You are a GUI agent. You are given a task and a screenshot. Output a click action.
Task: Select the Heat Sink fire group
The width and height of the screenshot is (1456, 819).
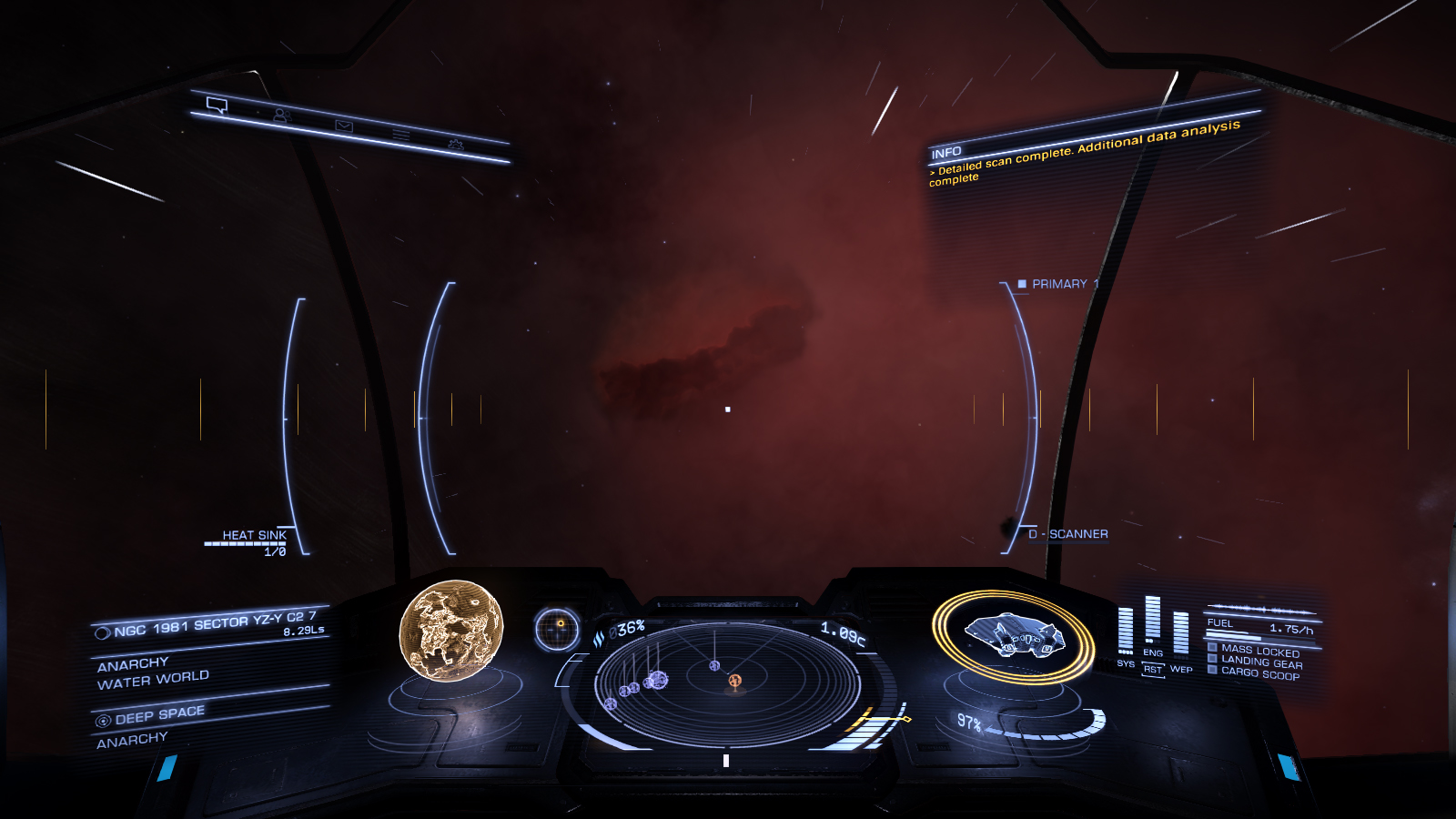[254, 536]
